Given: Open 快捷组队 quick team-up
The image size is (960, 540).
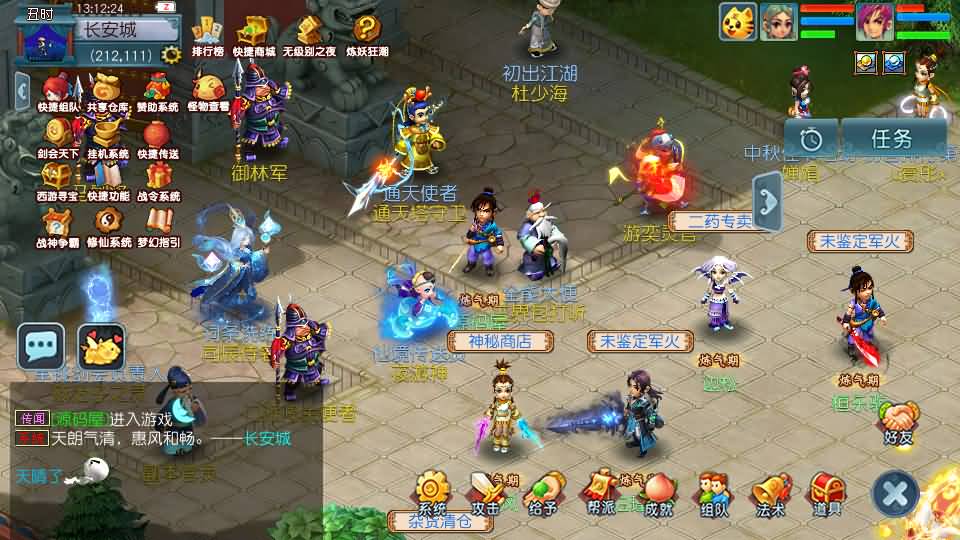Looking at the screenshot, I should click(x=58, y=89).
